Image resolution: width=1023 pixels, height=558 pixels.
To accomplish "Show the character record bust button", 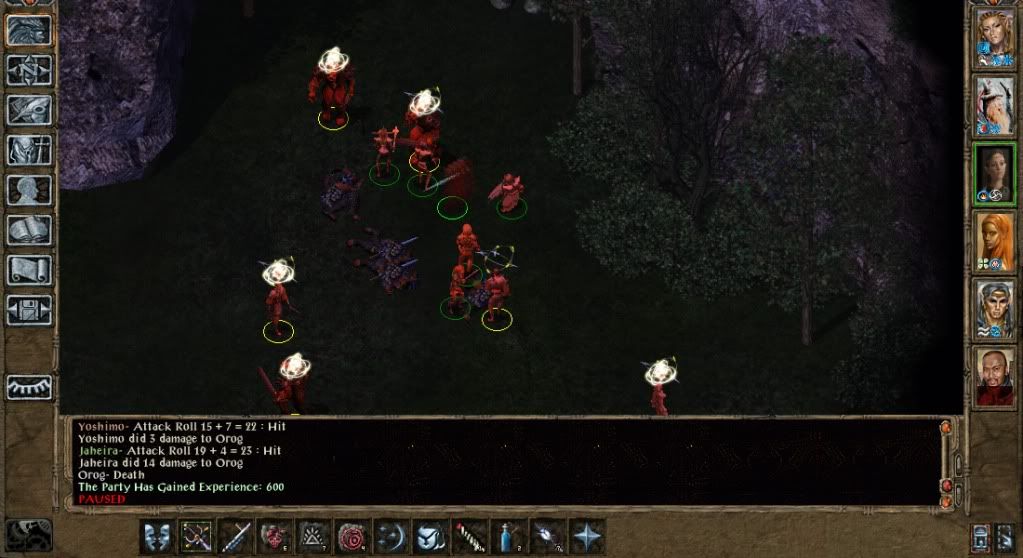I will [x=29, y=190].
